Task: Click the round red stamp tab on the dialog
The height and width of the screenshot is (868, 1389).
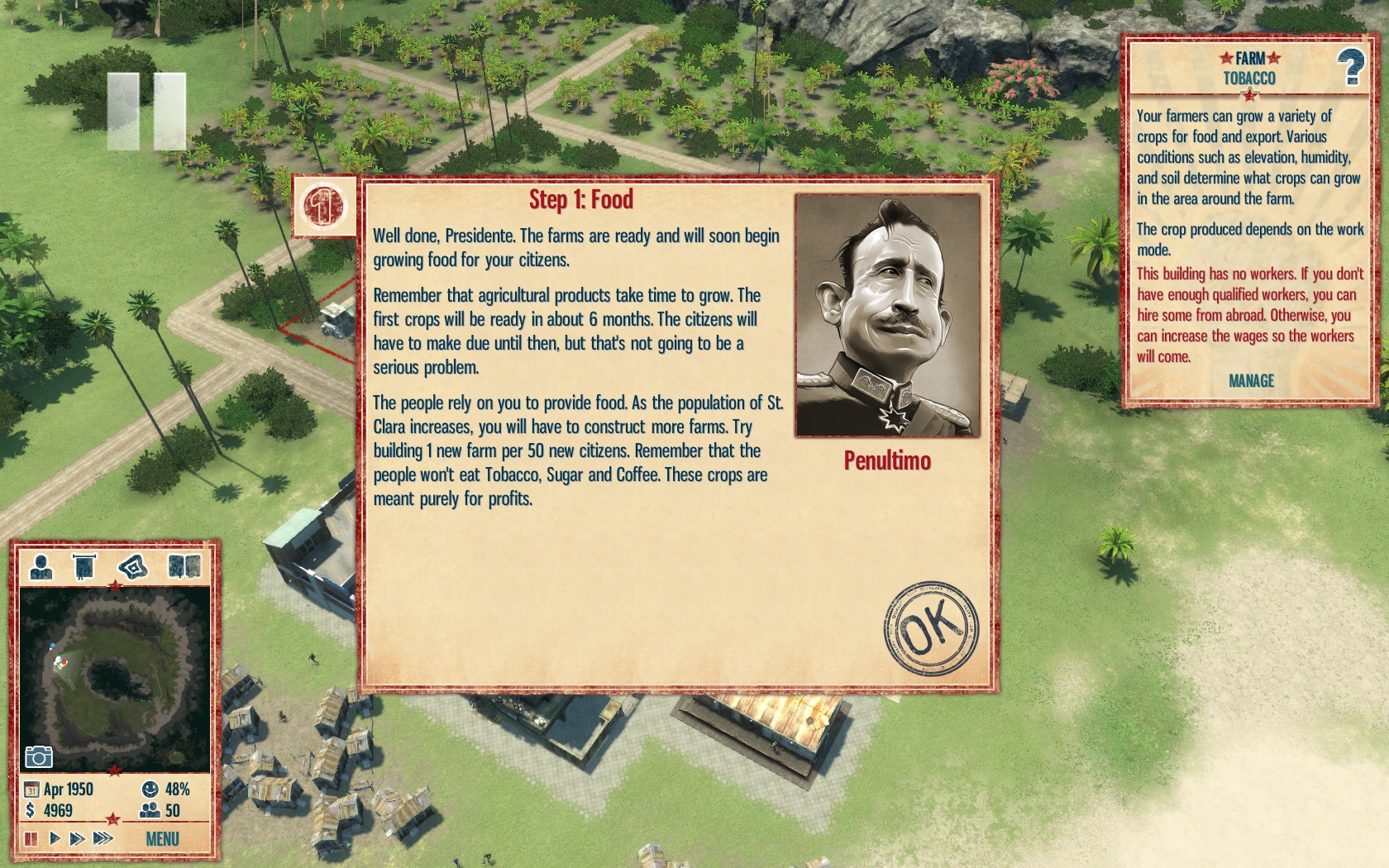Action: 324,206
